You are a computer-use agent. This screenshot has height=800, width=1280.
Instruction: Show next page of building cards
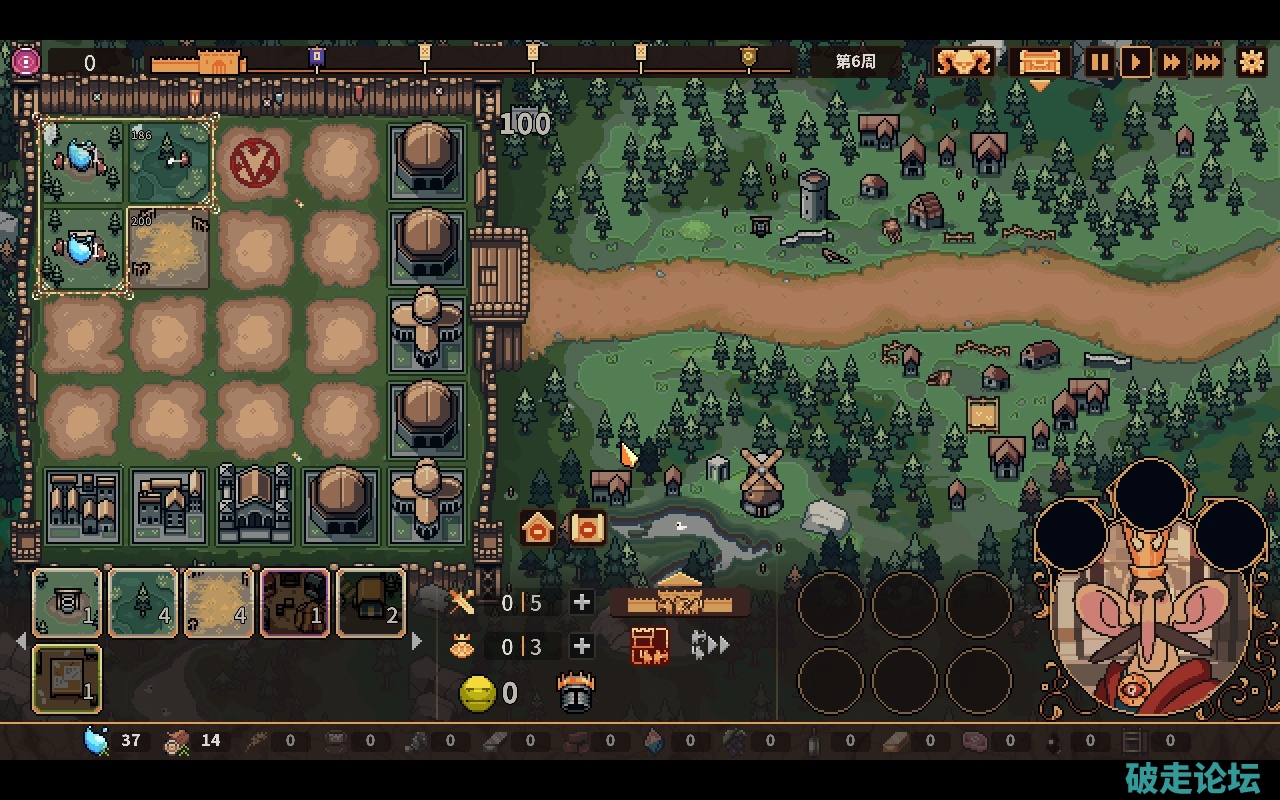click(417, 641)
